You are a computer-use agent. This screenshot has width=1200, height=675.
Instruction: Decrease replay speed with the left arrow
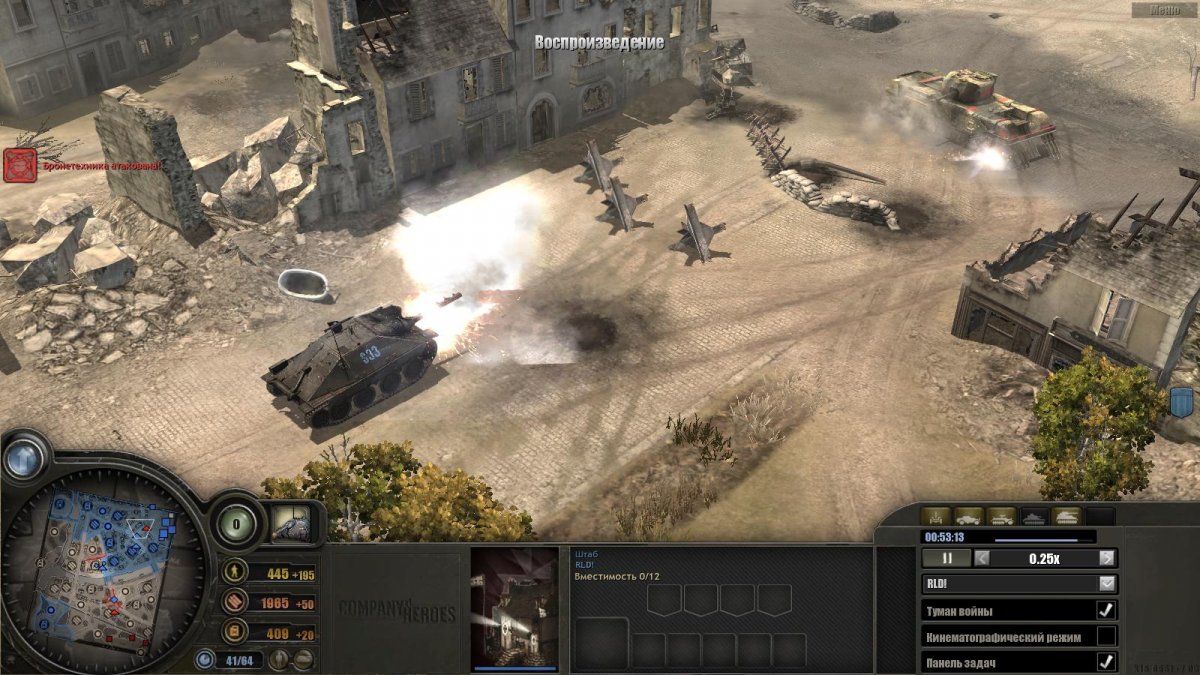tap(983, 558)
